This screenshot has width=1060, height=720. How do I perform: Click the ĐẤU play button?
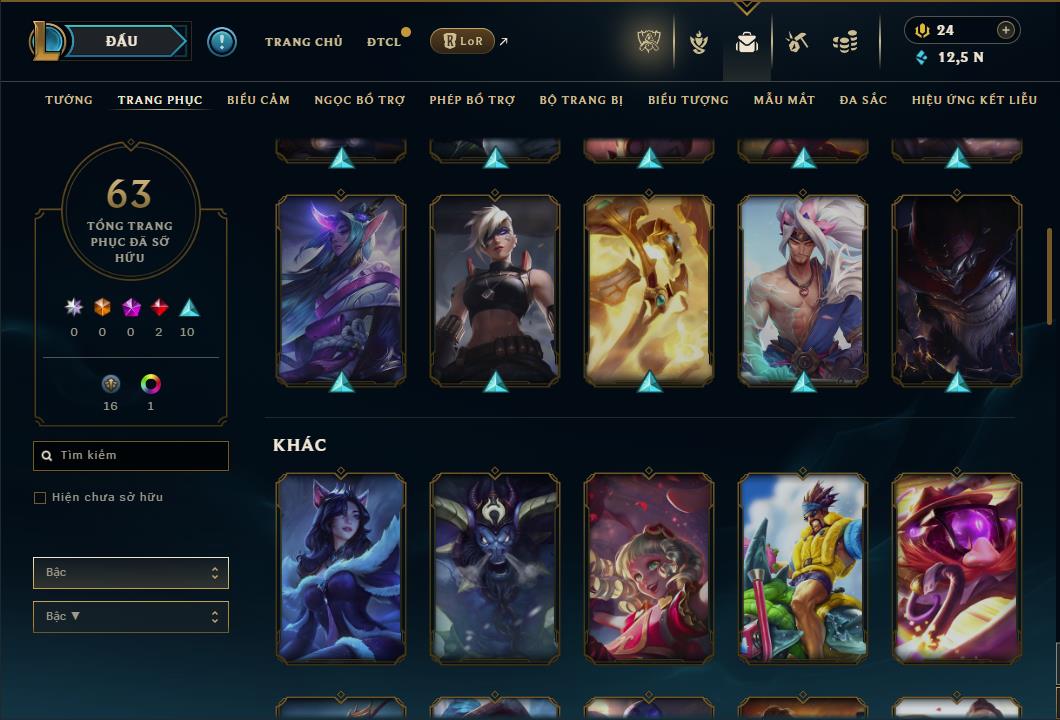tap(122, 41)
